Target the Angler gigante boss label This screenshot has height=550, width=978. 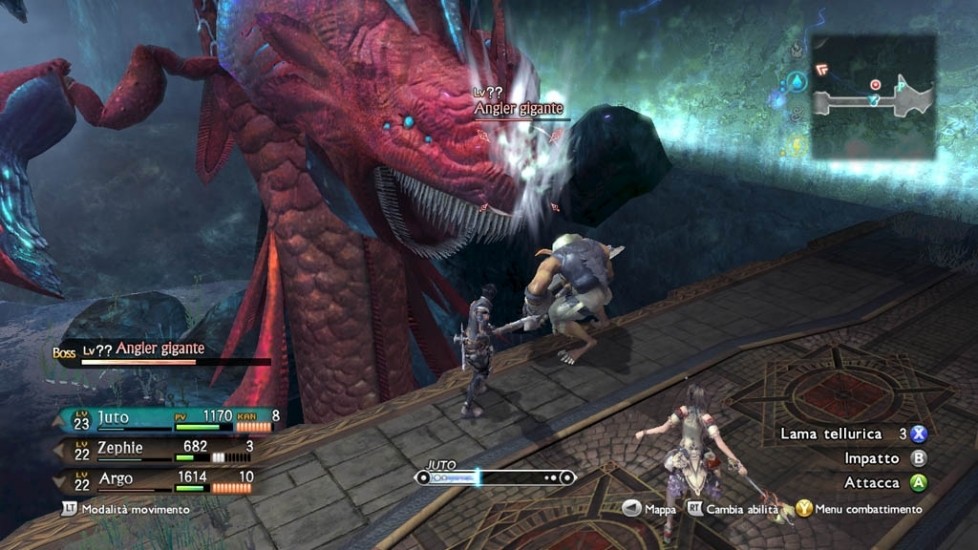coord(160,349)
